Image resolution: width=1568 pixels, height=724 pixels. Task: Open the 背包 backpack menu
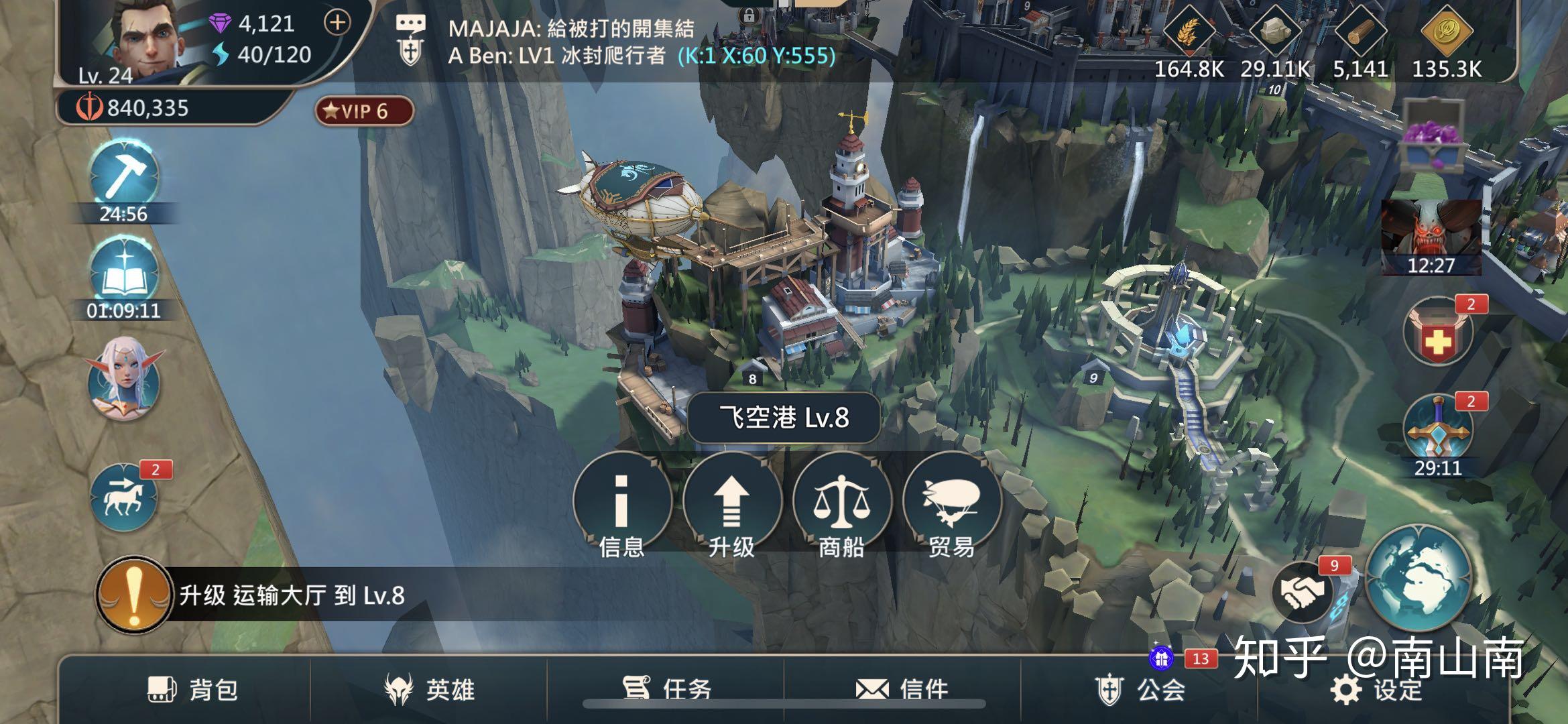pos(192,689)
